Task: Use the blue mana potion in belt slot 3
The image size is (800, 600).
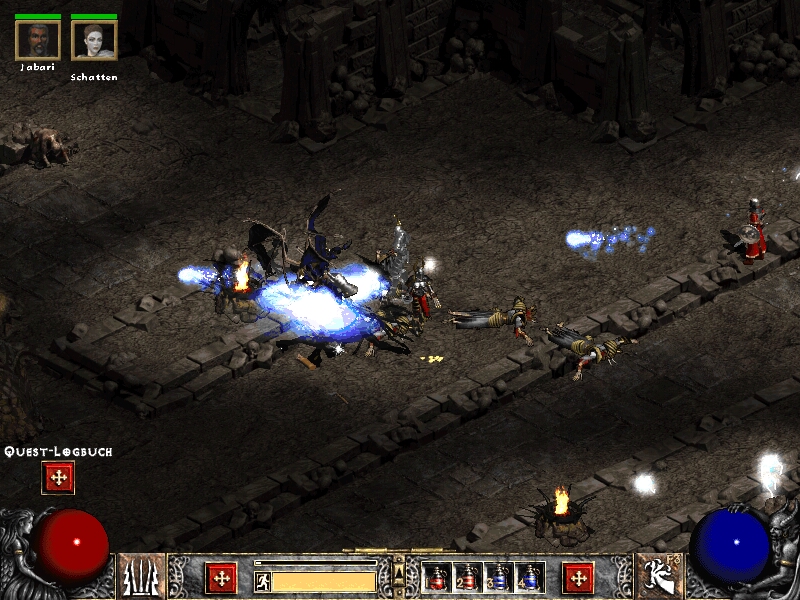Action: point(499,578)
